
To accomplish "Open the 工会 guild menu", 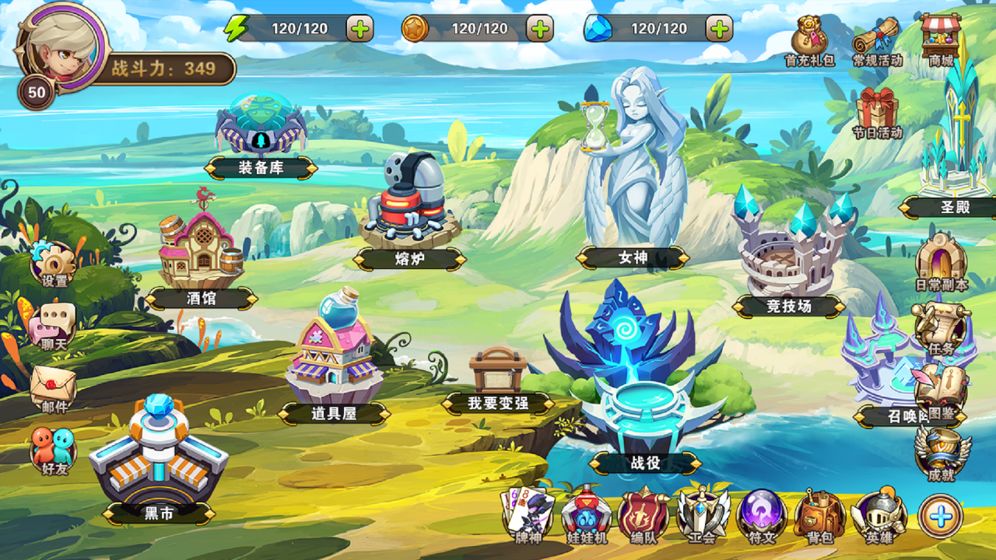I will (x=703, y=517).
